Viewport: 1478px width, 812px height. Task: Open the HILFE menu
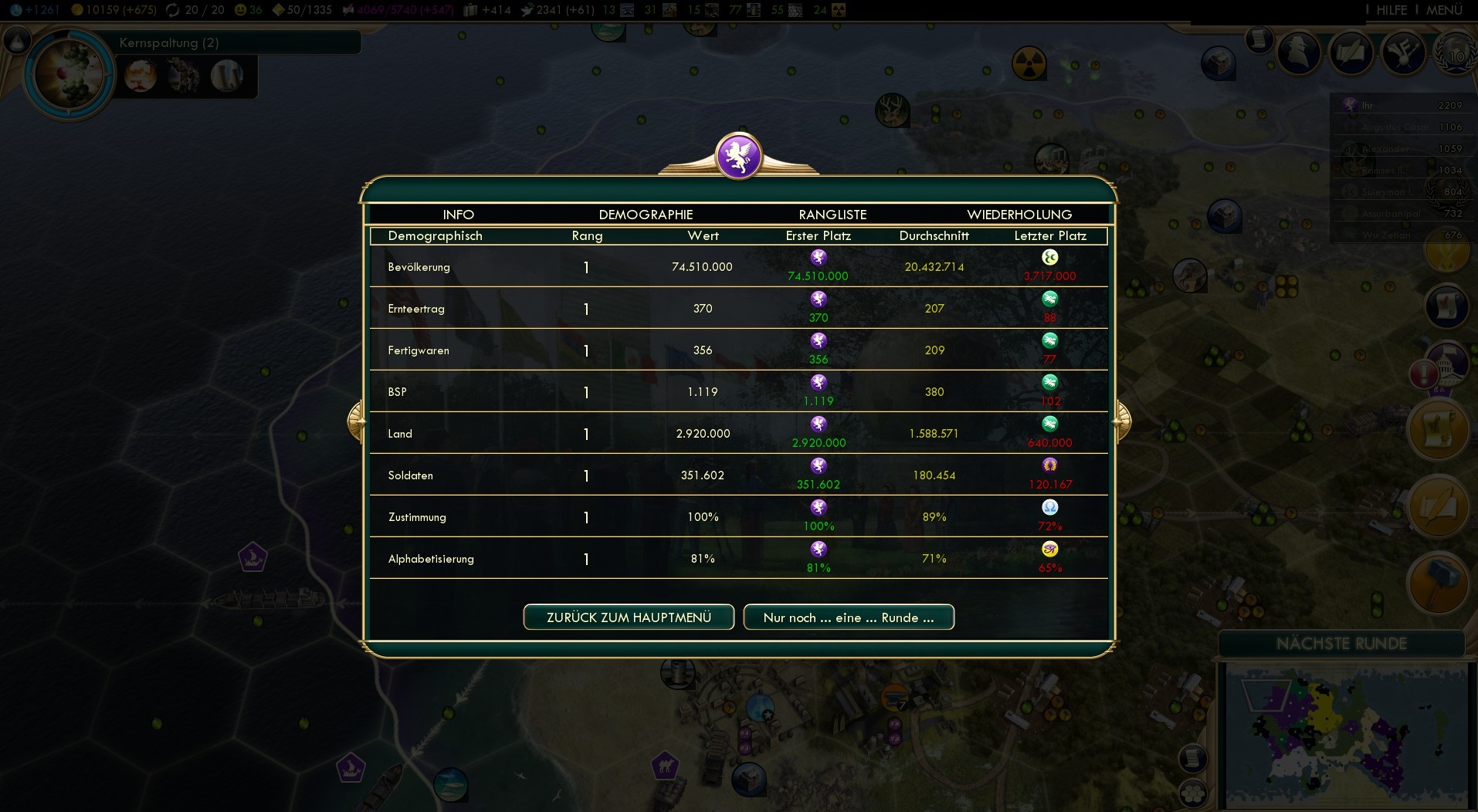click(1391, 10)
